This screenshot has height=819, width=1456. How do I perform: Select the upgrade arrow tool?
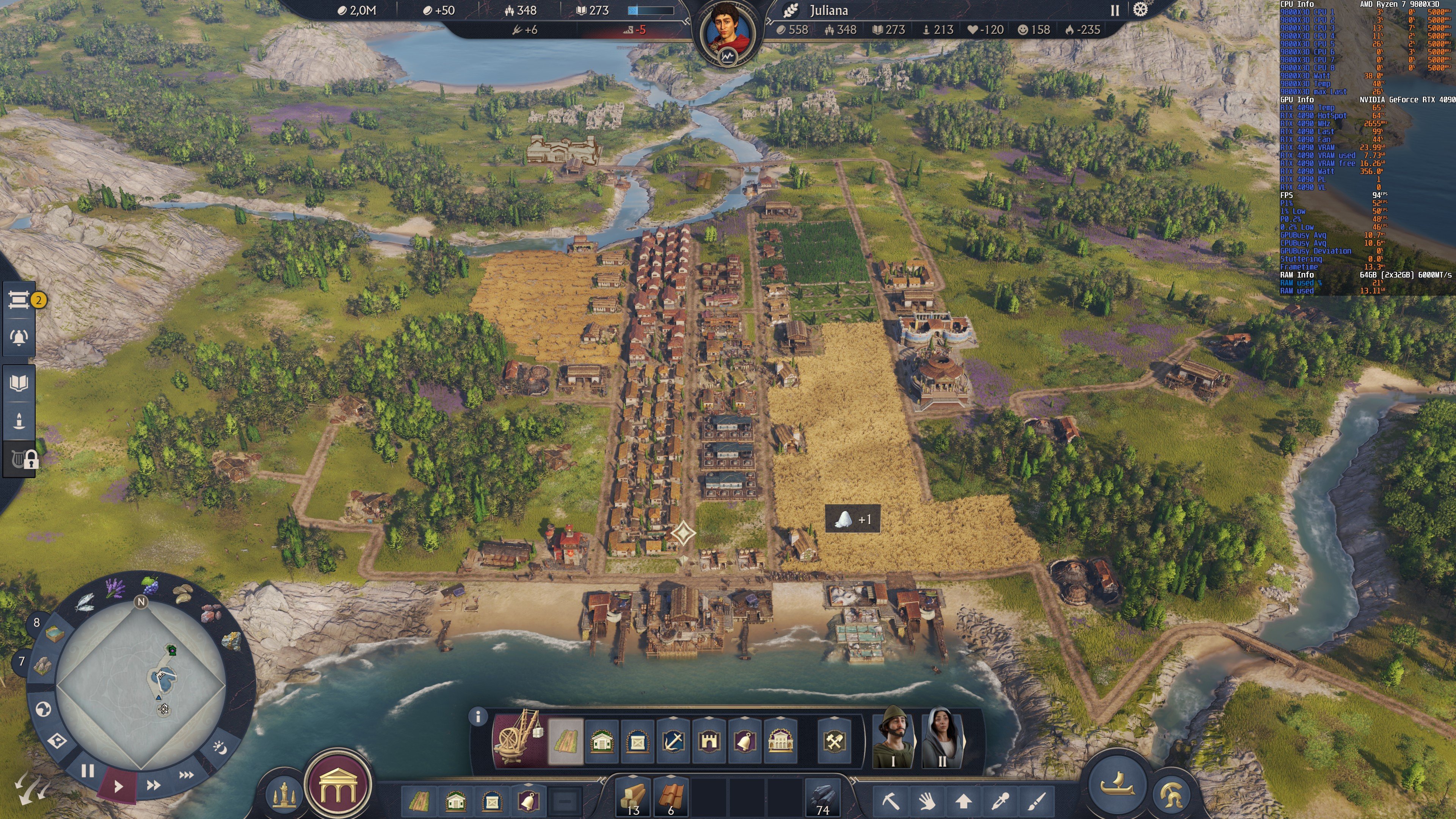[963, 801]
